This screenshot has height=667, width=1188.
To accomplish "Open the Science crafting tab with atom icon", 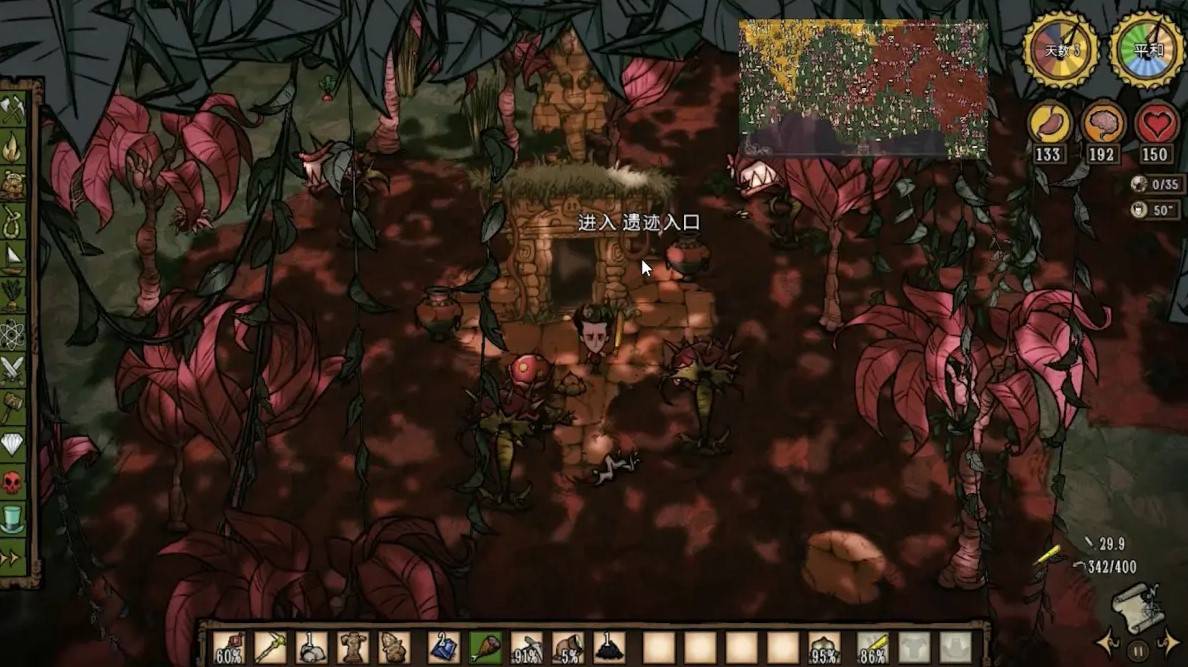I will [13, 331].
